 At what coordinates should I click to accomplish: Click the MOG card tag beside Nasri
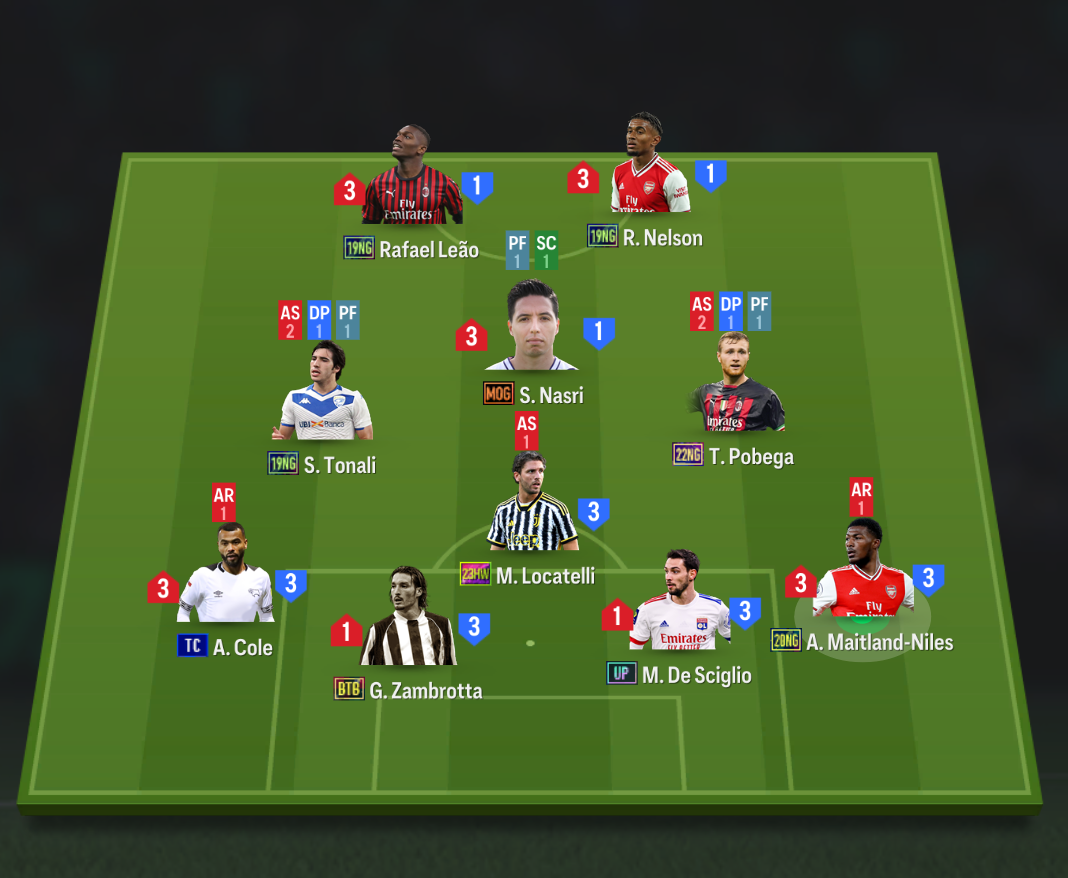pos(498,393)
